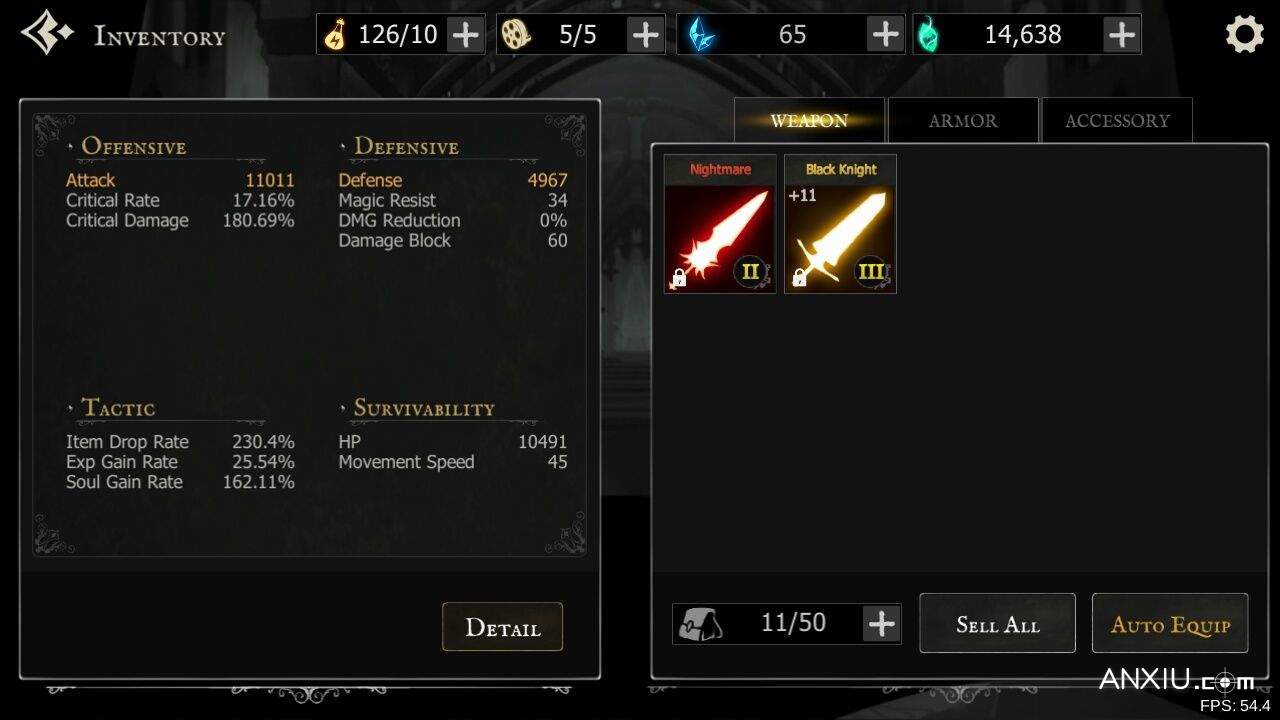
Task: Go back via the Inventory emblem icon
Action: 47,34
